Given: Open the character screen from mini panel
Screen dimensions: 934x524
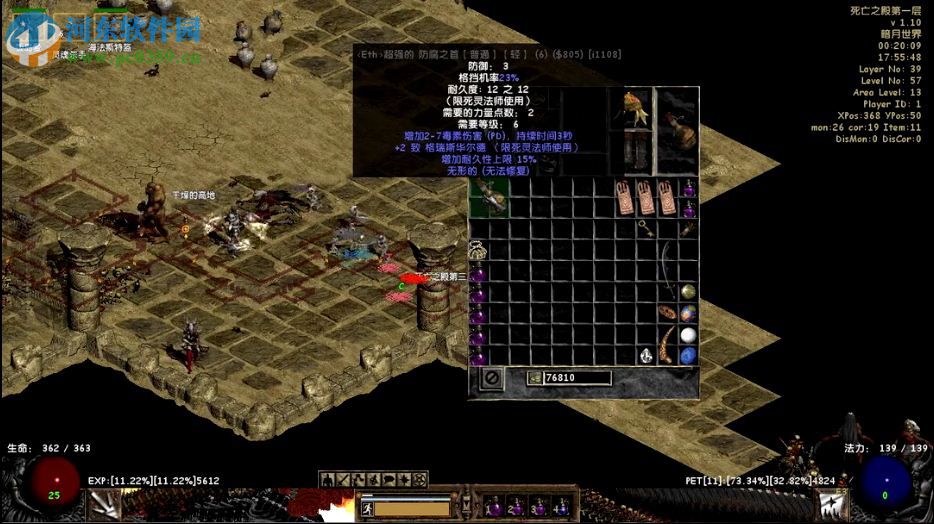Looking at the screenshot, I should 327,481.
